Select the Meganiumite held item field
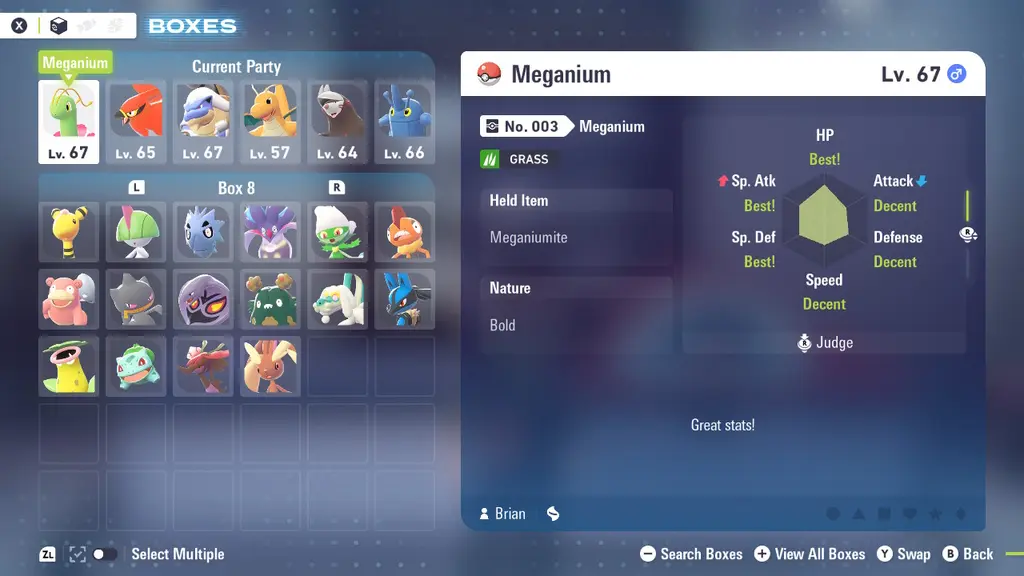The image size is (1024, 576). (x=575, y=238)
